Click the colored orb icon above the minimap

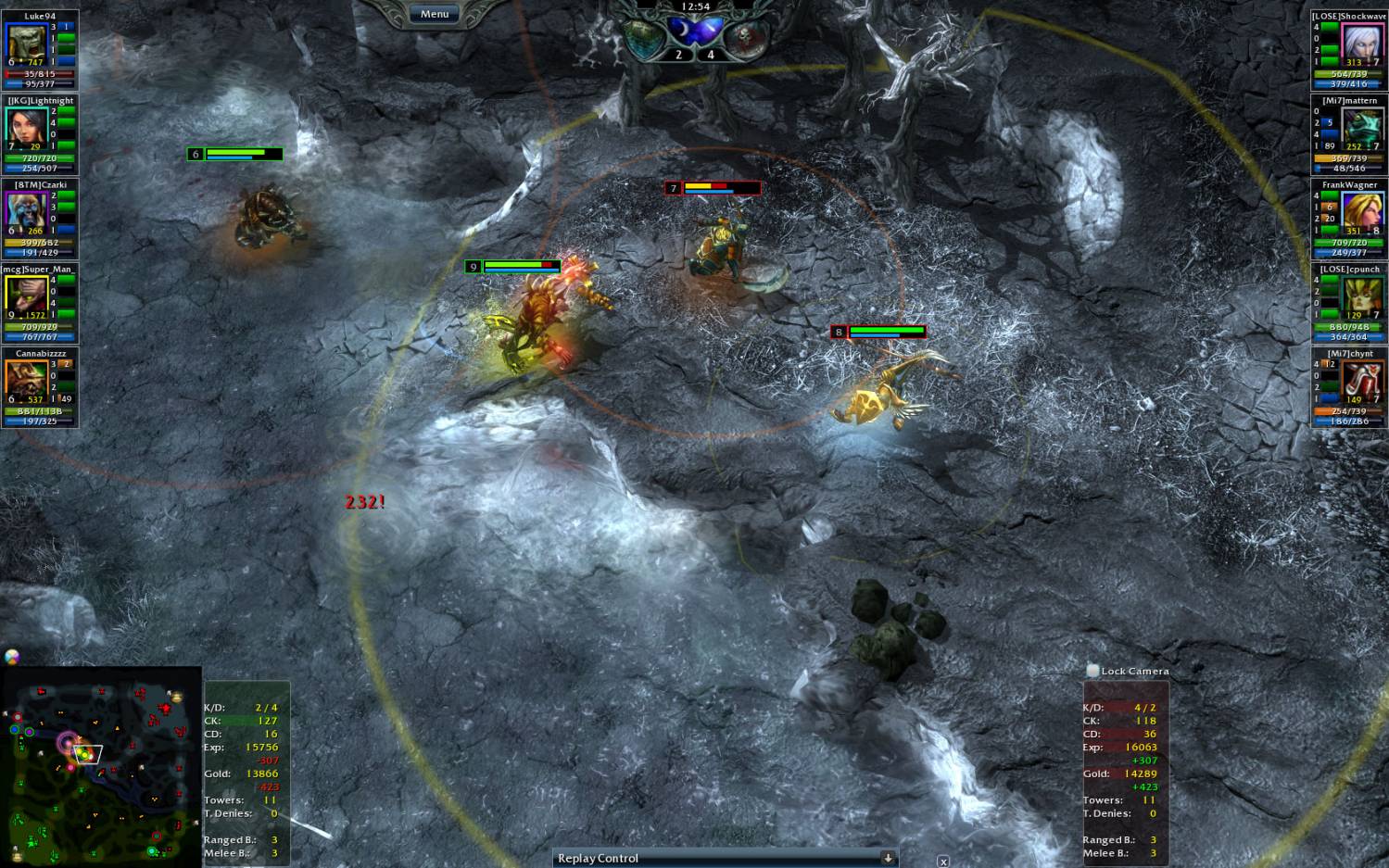tap(12, 657)
